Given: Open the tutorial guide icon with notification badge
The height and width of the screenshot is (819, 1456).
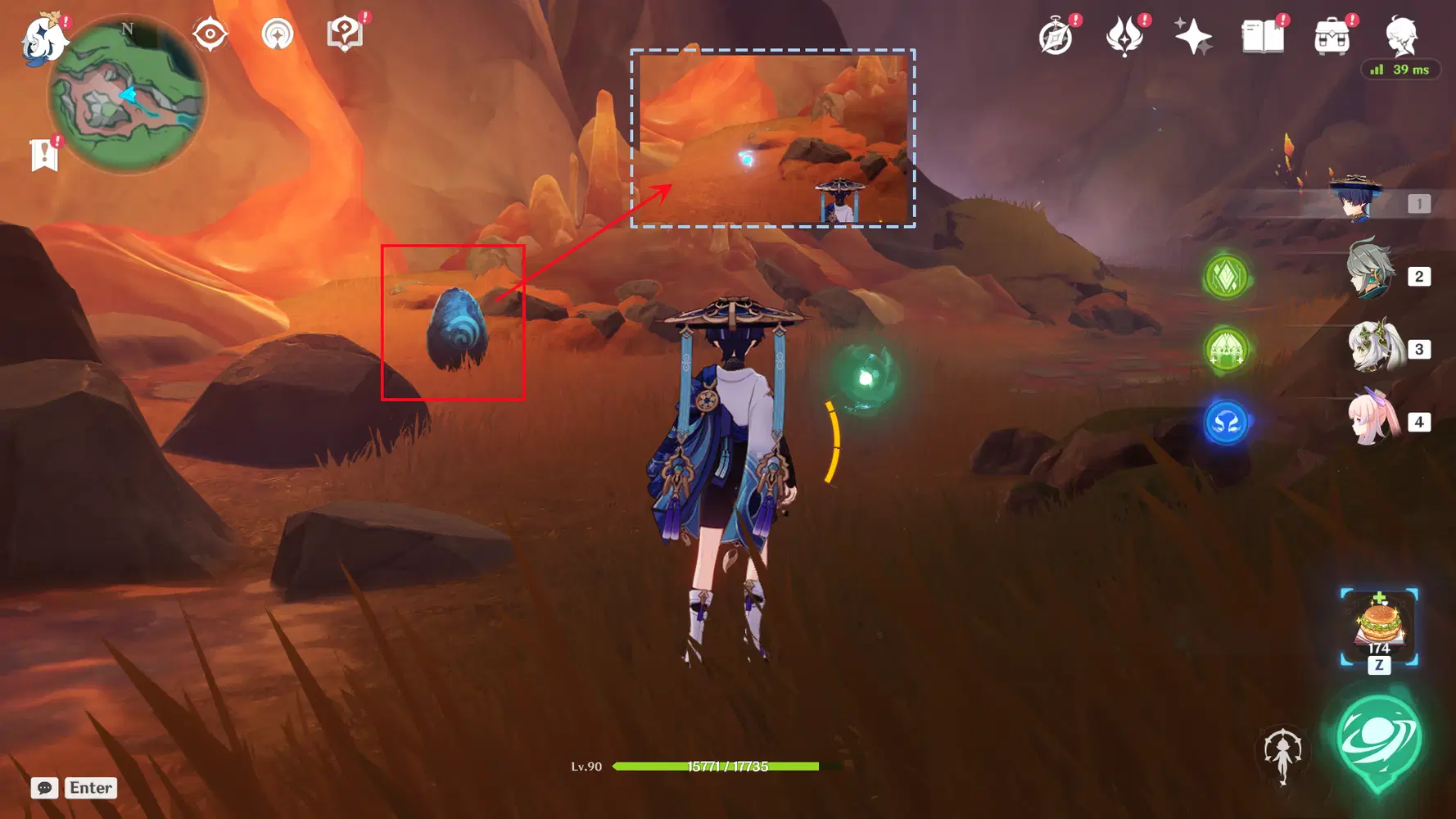Looking at the screenshot, I should tap(345, 34).
